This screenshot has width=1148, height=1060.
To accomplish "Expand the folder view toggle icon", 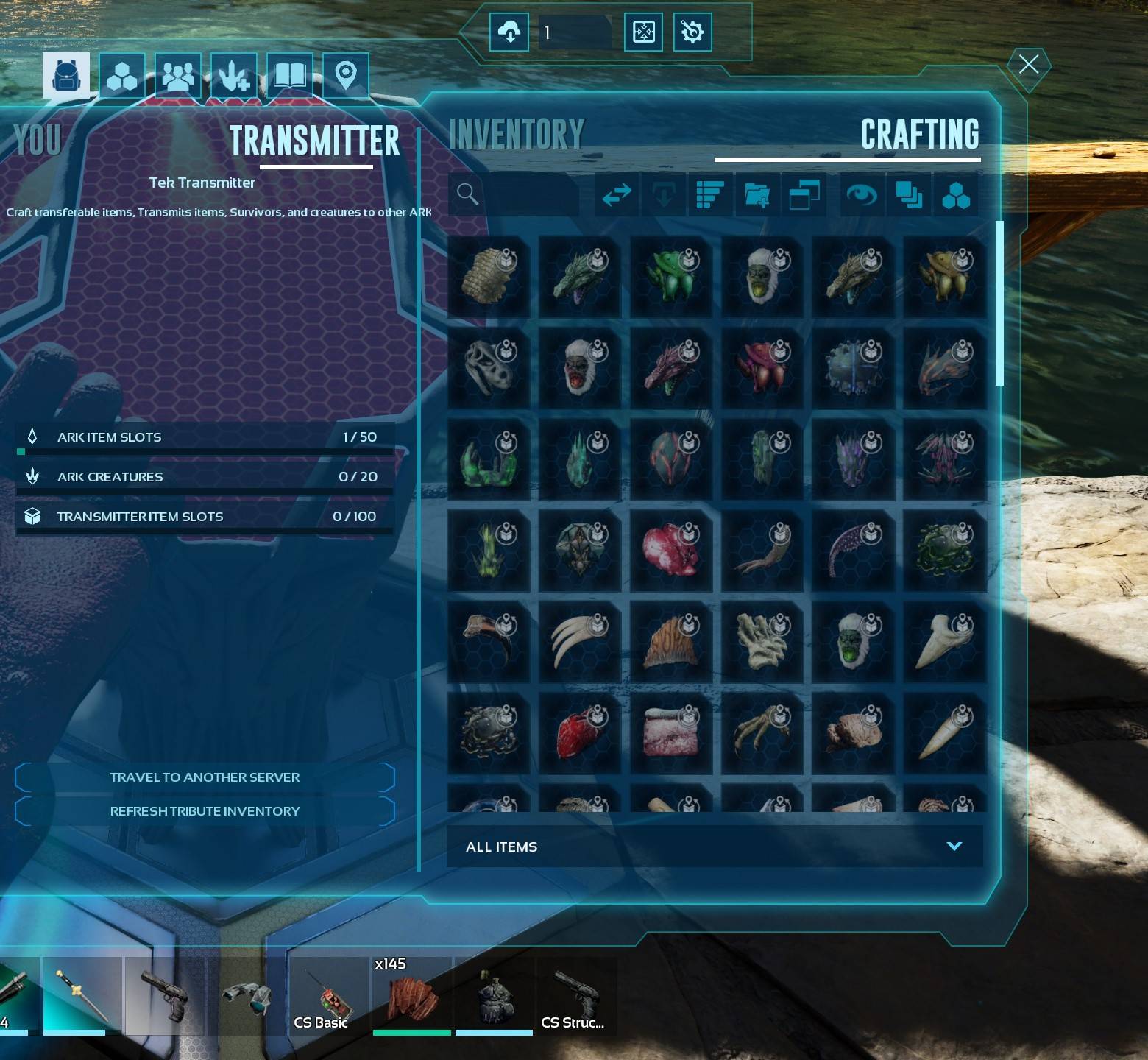I will coord(803,195).
